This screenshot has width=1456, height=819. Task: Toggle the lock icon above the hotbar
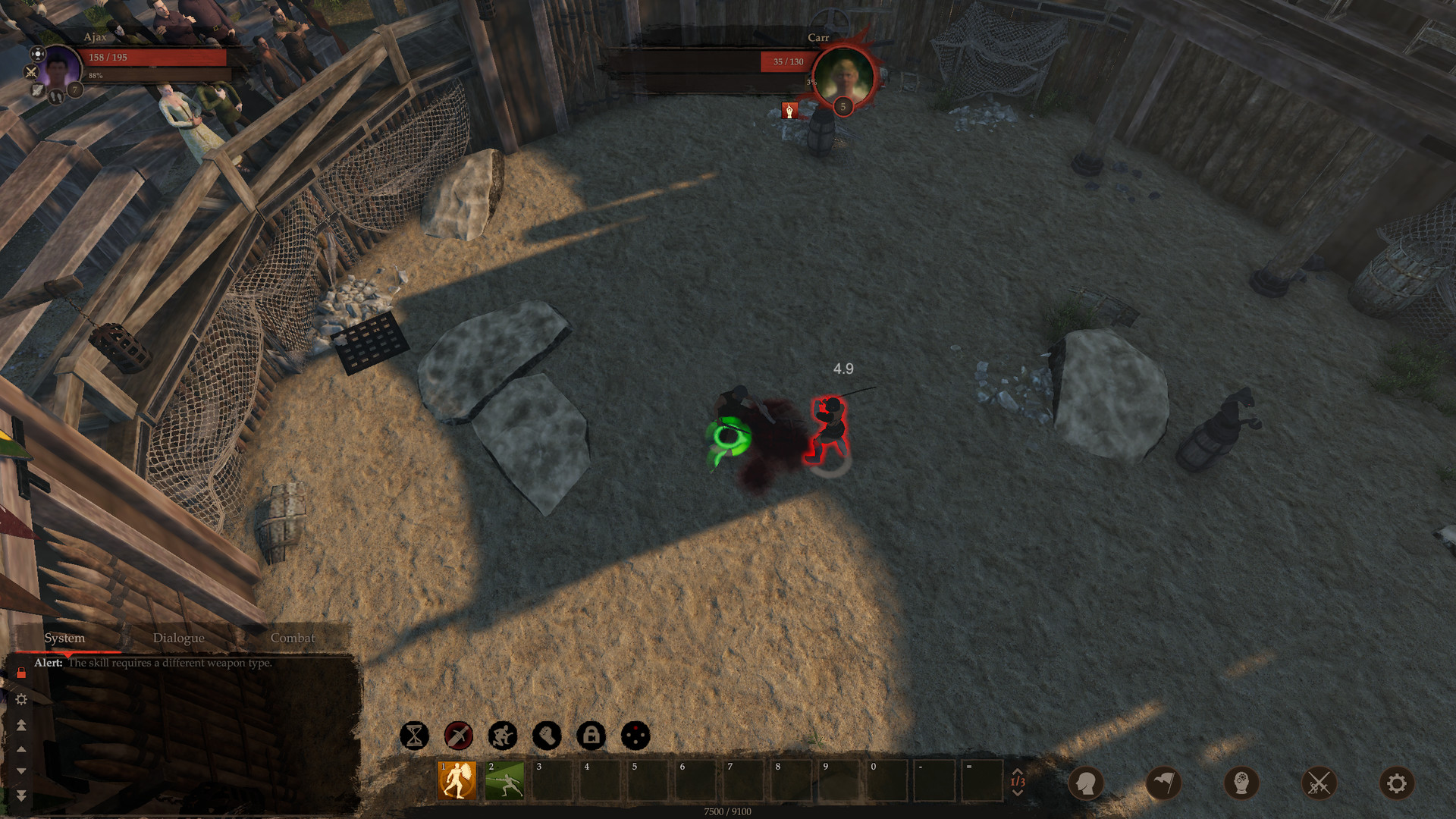[x=591, y=736]
